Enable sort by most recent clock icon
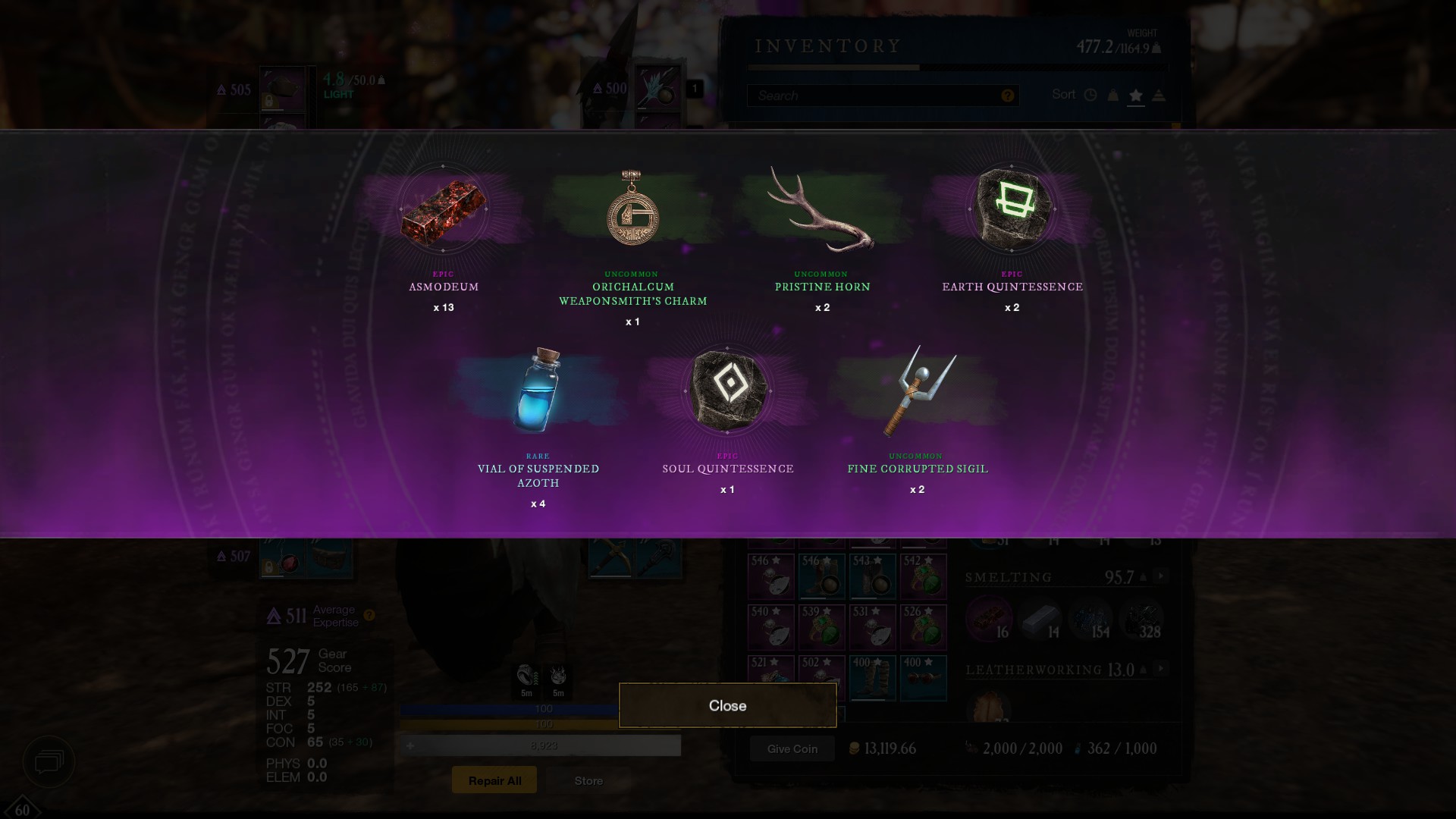1456x819 pixels. coord(1090,95)
